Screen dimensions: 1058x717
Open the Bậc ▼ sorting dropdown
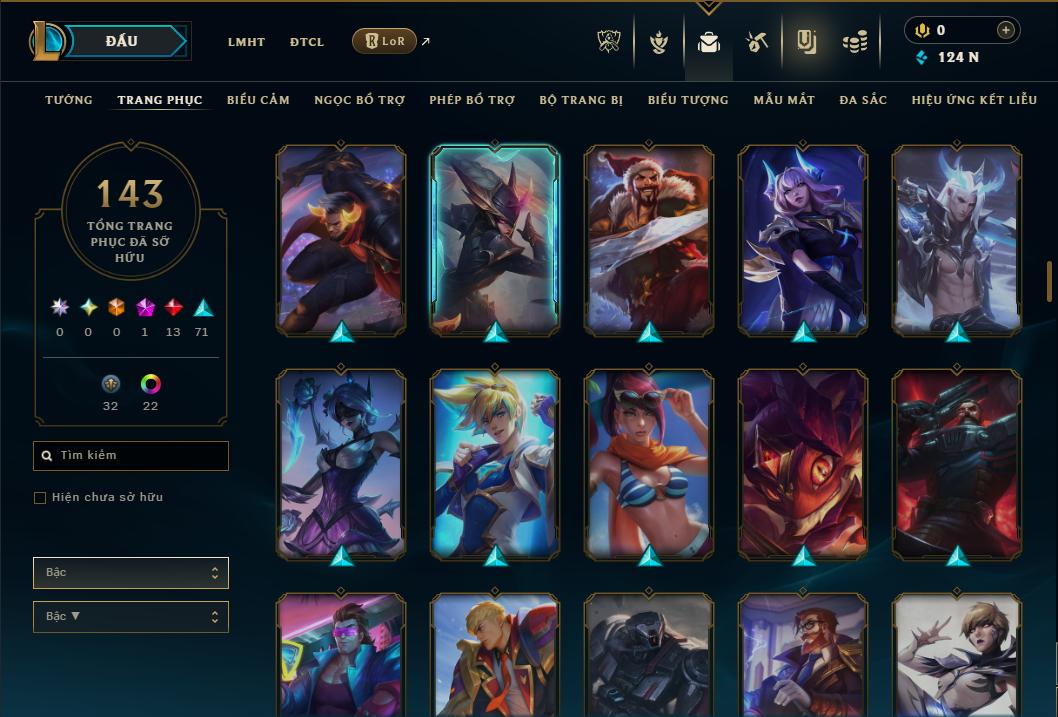click(x=130, y=617)
